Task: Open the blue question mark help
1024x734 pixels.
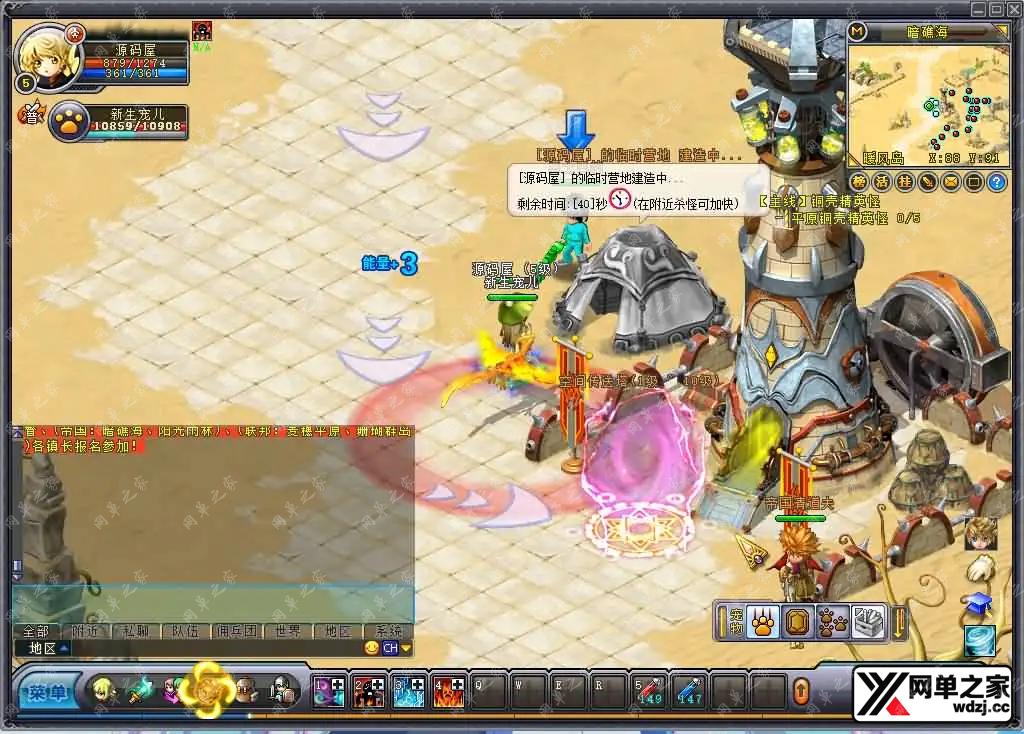Action: [x=996, y=182]
